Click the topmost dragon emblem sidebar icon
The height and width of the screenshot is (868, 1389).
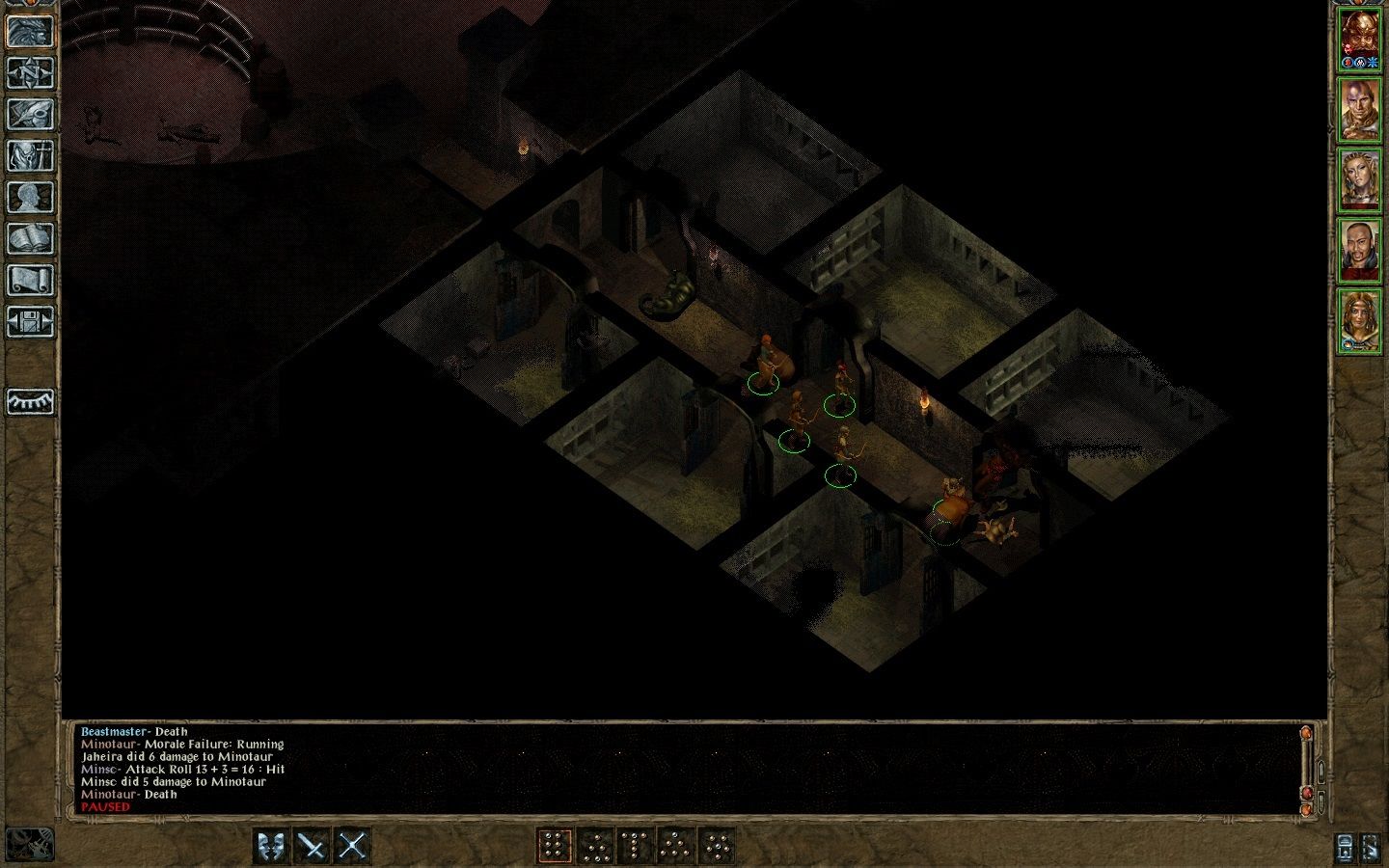(x=31, y=29)
